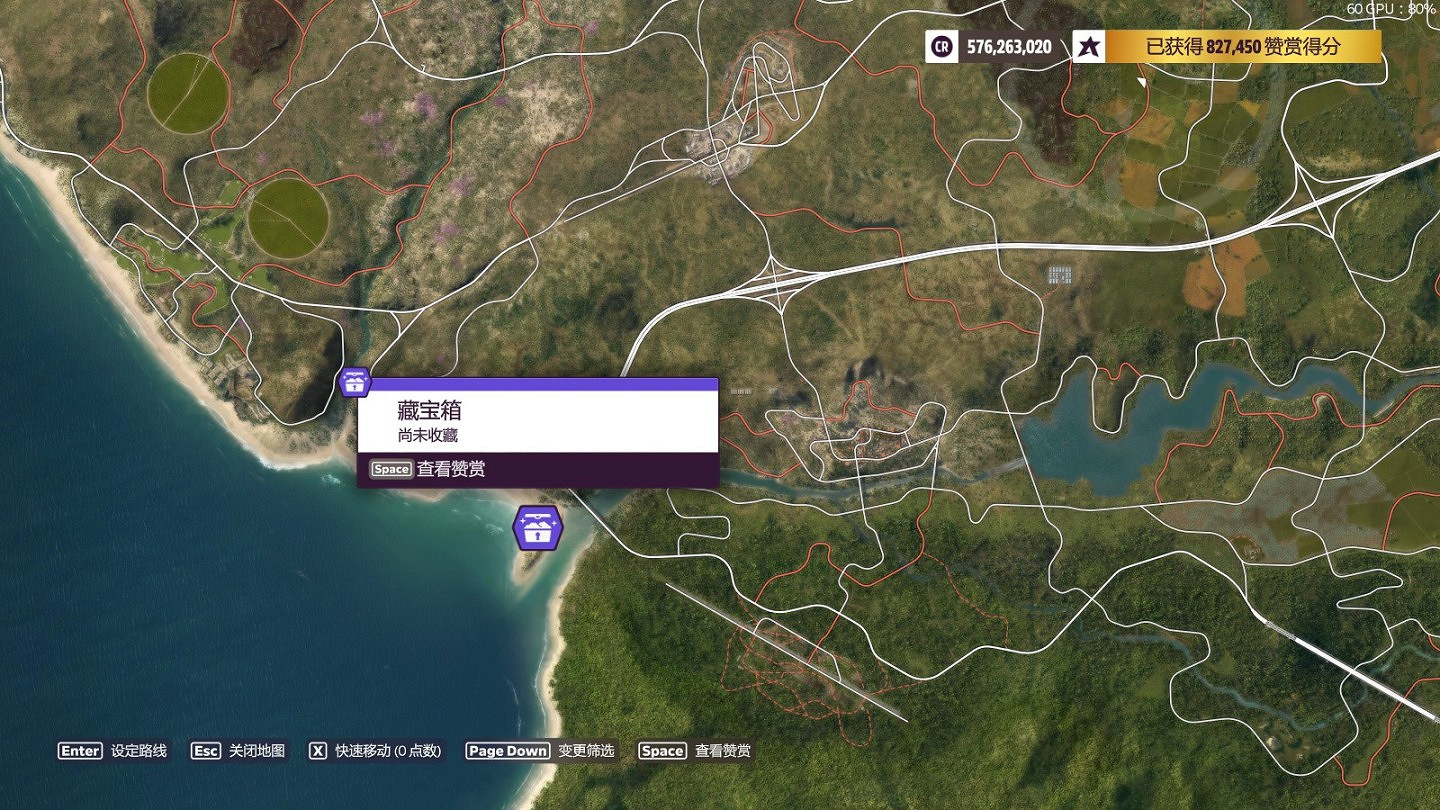Click the Esc key badge next to 关闭地图
The image size is (1440, 810).
[x=205, y=750]
